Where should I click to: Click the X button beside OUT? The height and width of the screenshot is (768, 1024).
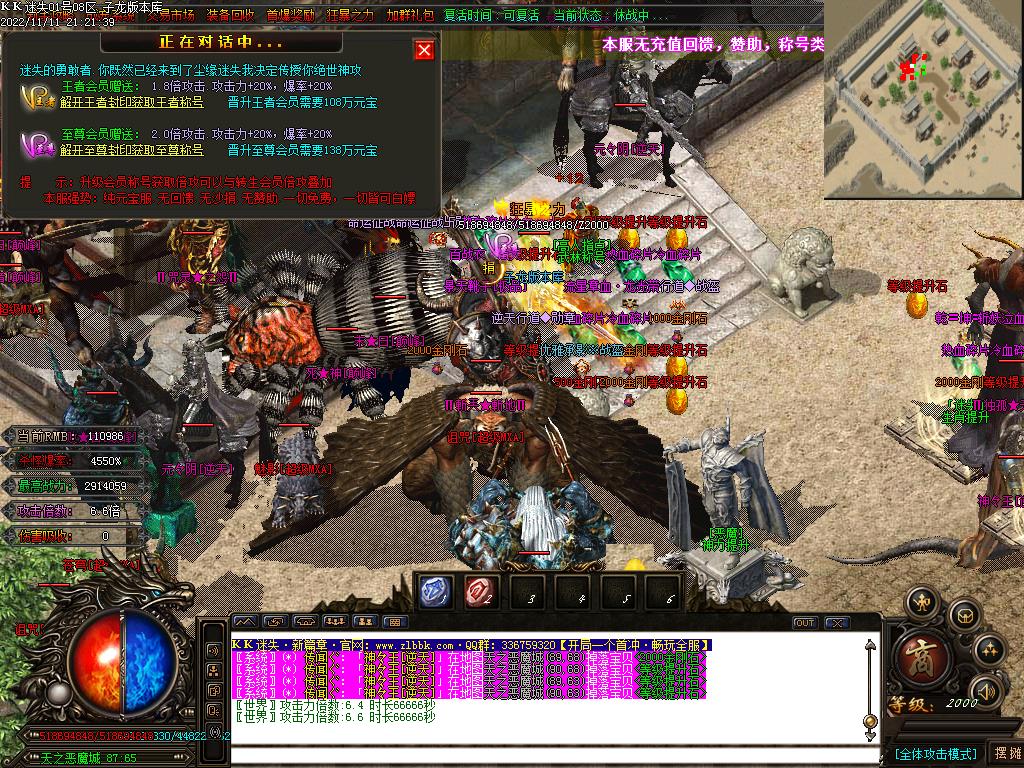(836, 622)
